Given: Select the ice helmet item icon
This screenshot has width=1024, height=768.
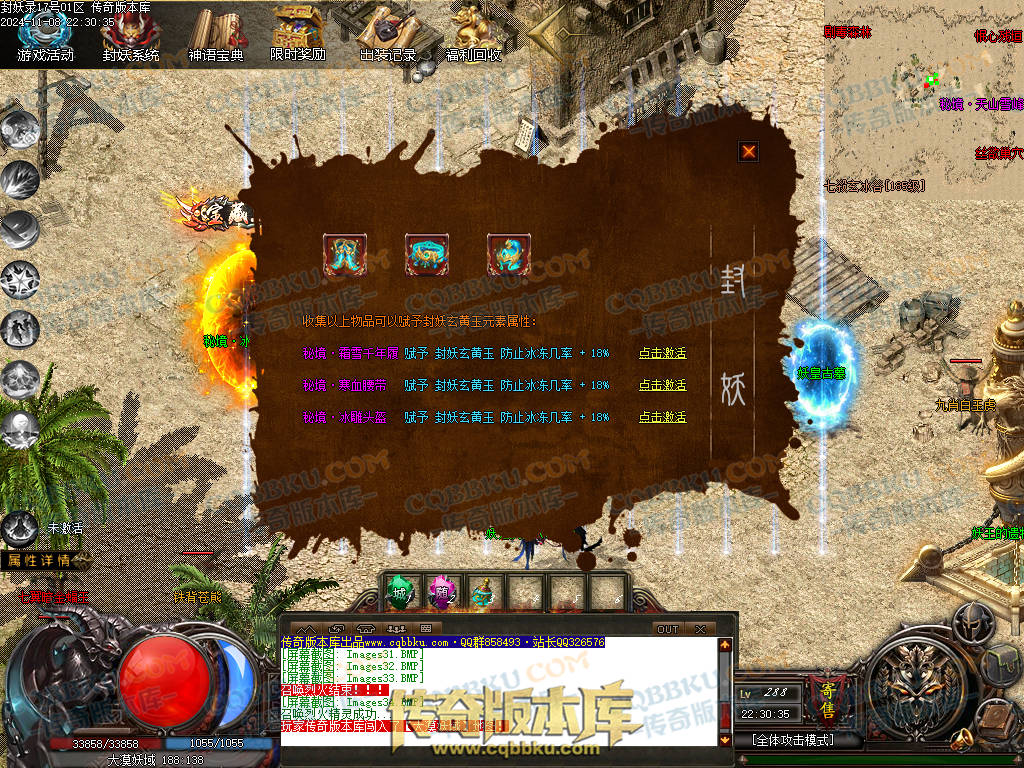Looking at the screenshot, I should point(509,255).
